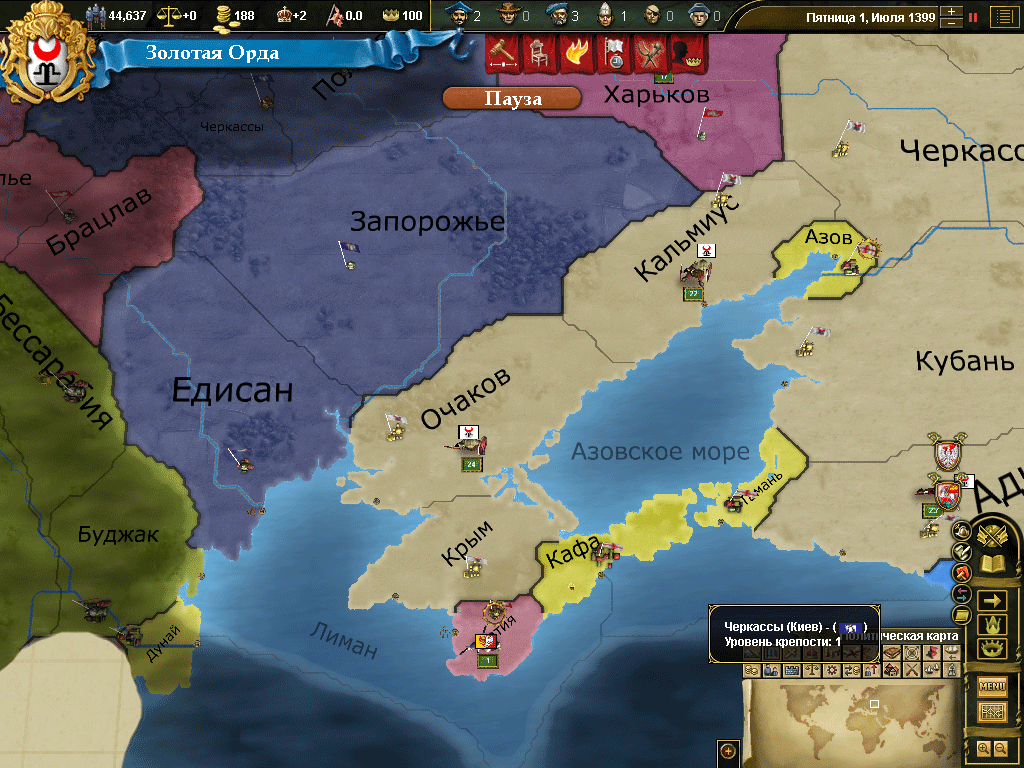Open the crossed swords emblem on side panel

pyautogui.click(x=992, y=537)
